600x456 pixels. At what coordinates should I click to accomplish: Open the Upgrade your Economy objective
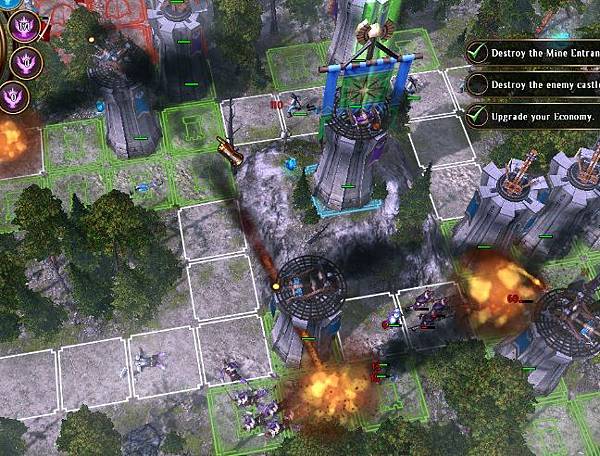536,116
